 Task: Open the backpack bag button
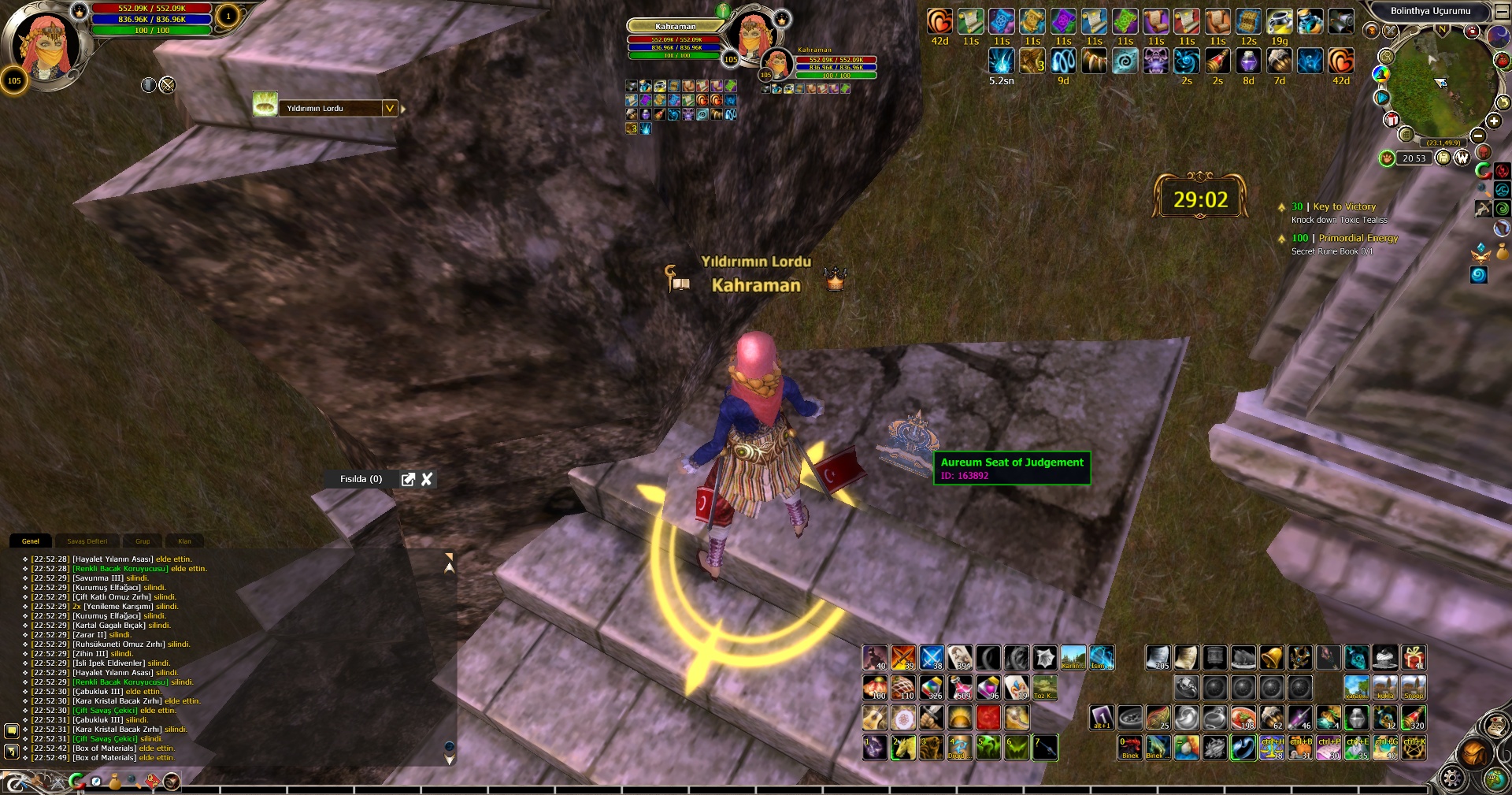click(x=1473, y=752)
